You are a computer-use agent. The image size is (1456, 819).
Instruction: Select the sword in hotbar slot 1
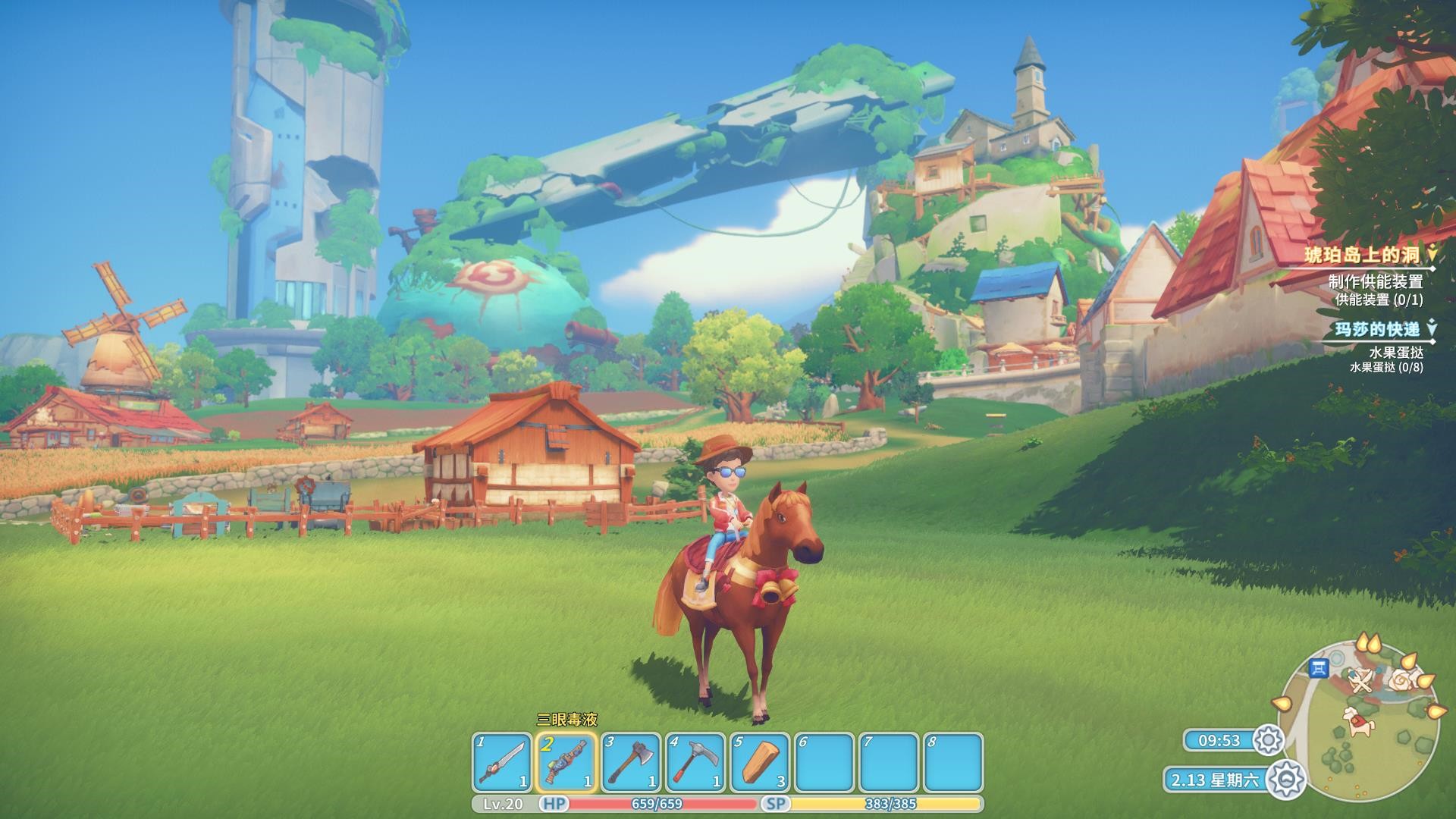click(x=502, y=762)
